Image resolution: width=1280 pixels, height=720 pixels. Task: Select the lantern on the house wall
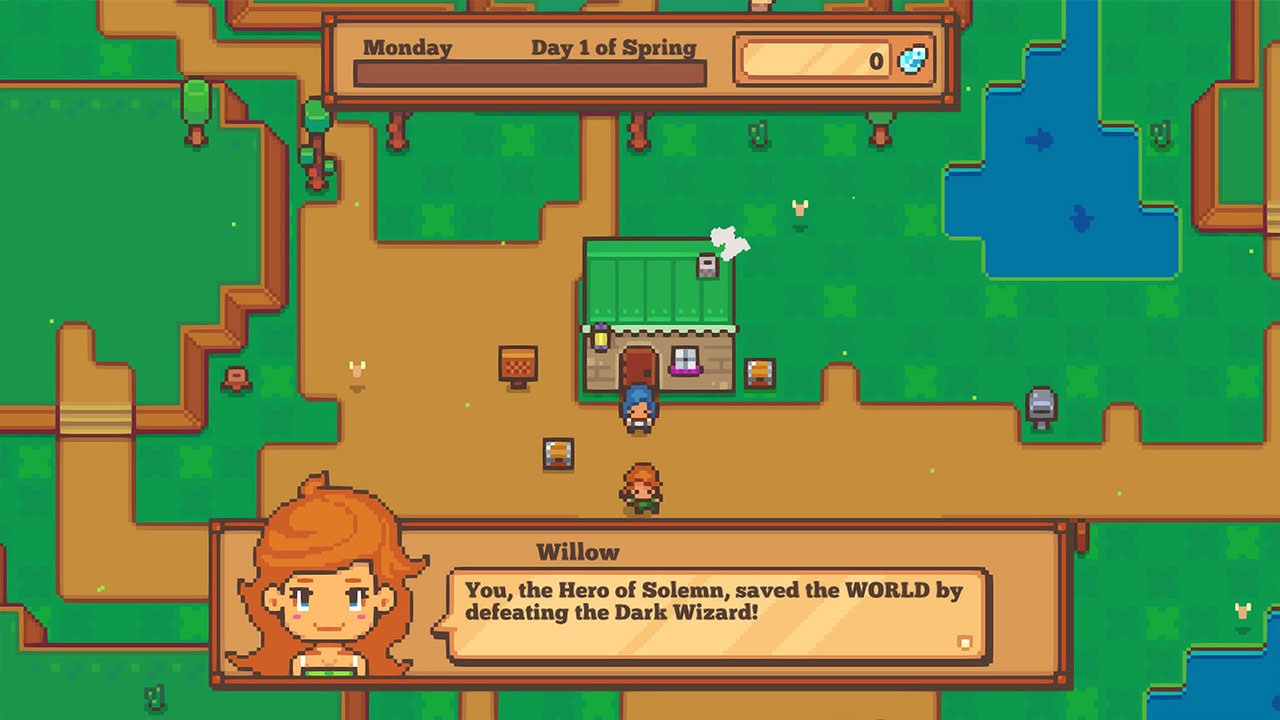[599, 338]
